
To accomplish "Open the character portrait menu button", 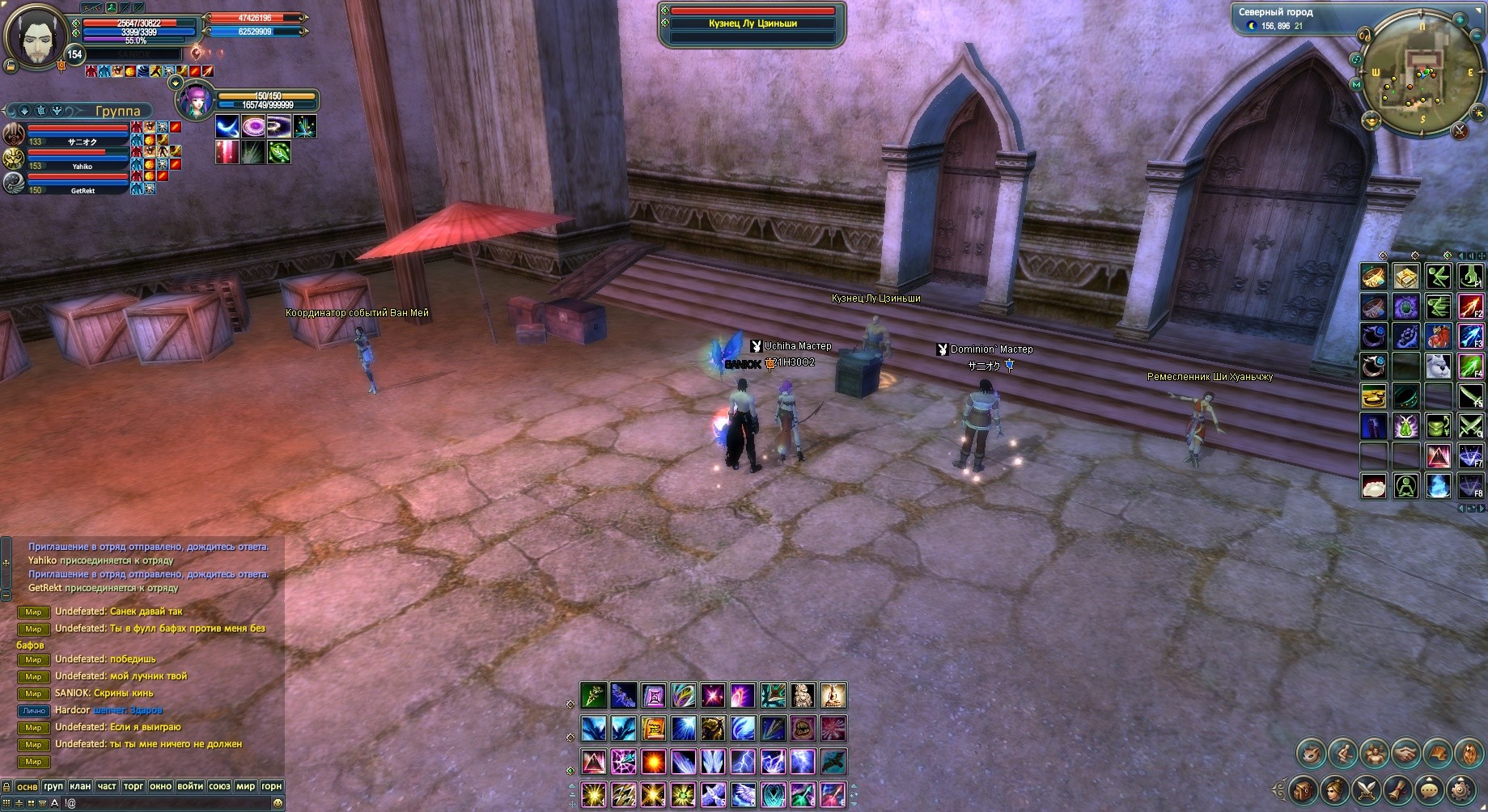I will 1333,787.
